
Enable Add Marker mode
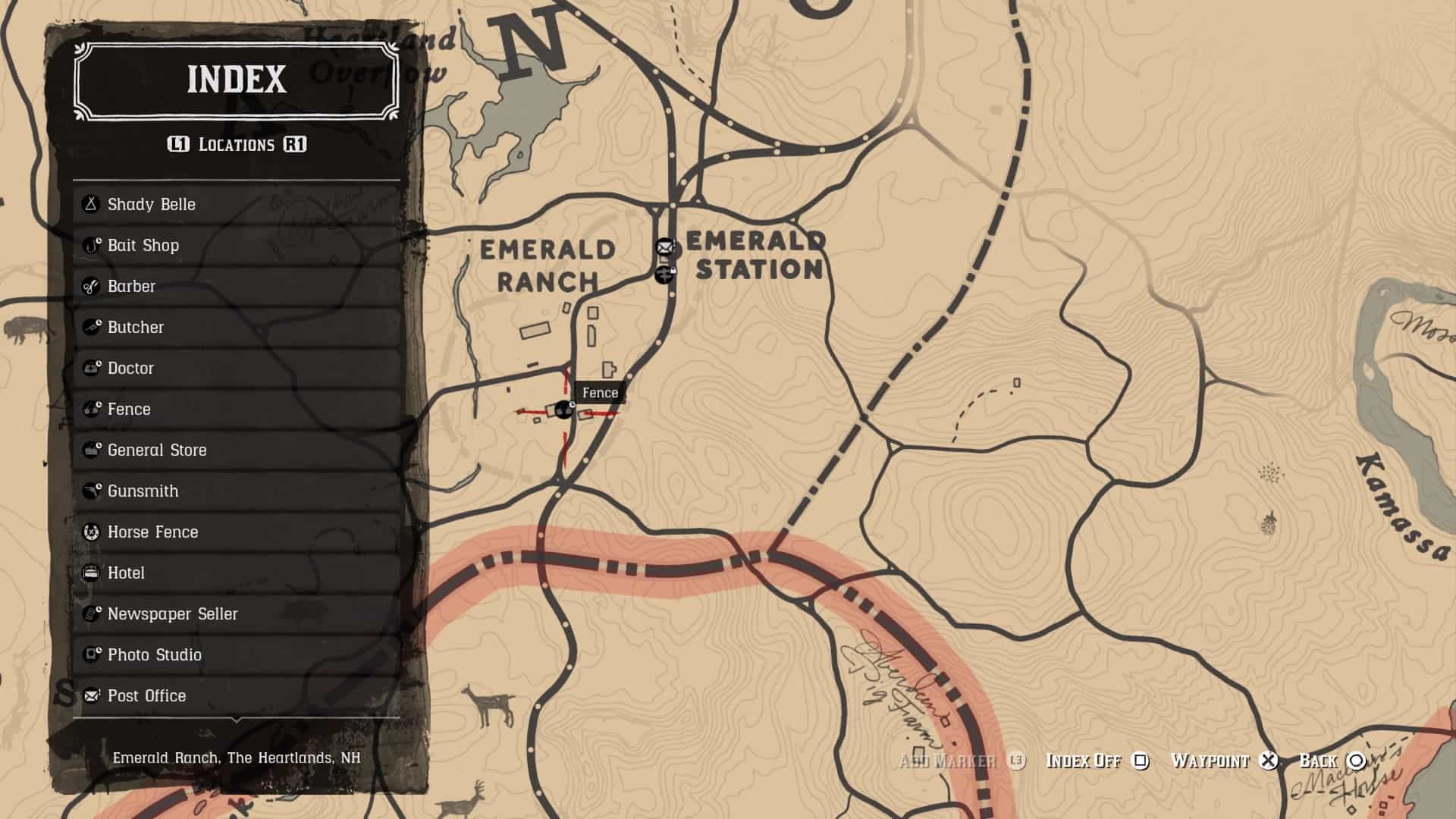click(x=953, y=761)
